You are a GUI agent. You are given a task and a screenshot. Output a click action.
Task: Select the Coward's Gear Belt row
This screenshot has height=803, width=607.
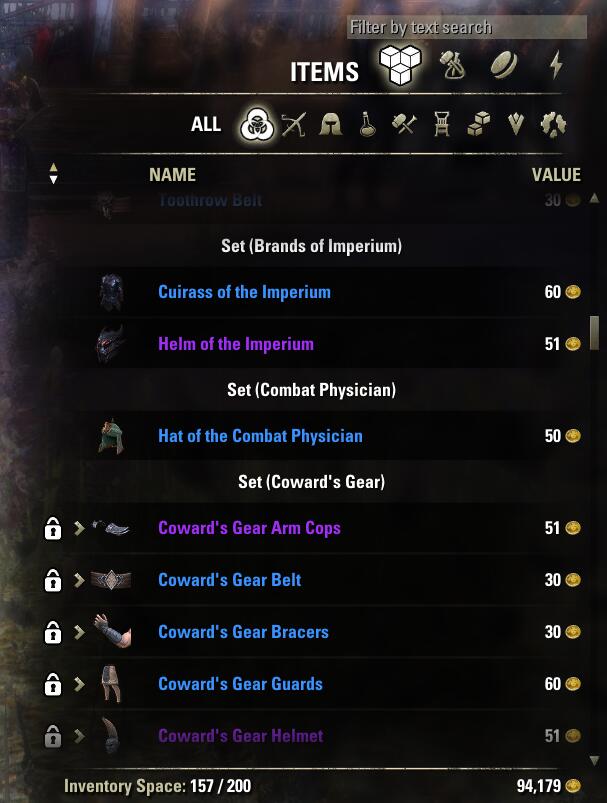pyautogui.click(x=230, y=580)
